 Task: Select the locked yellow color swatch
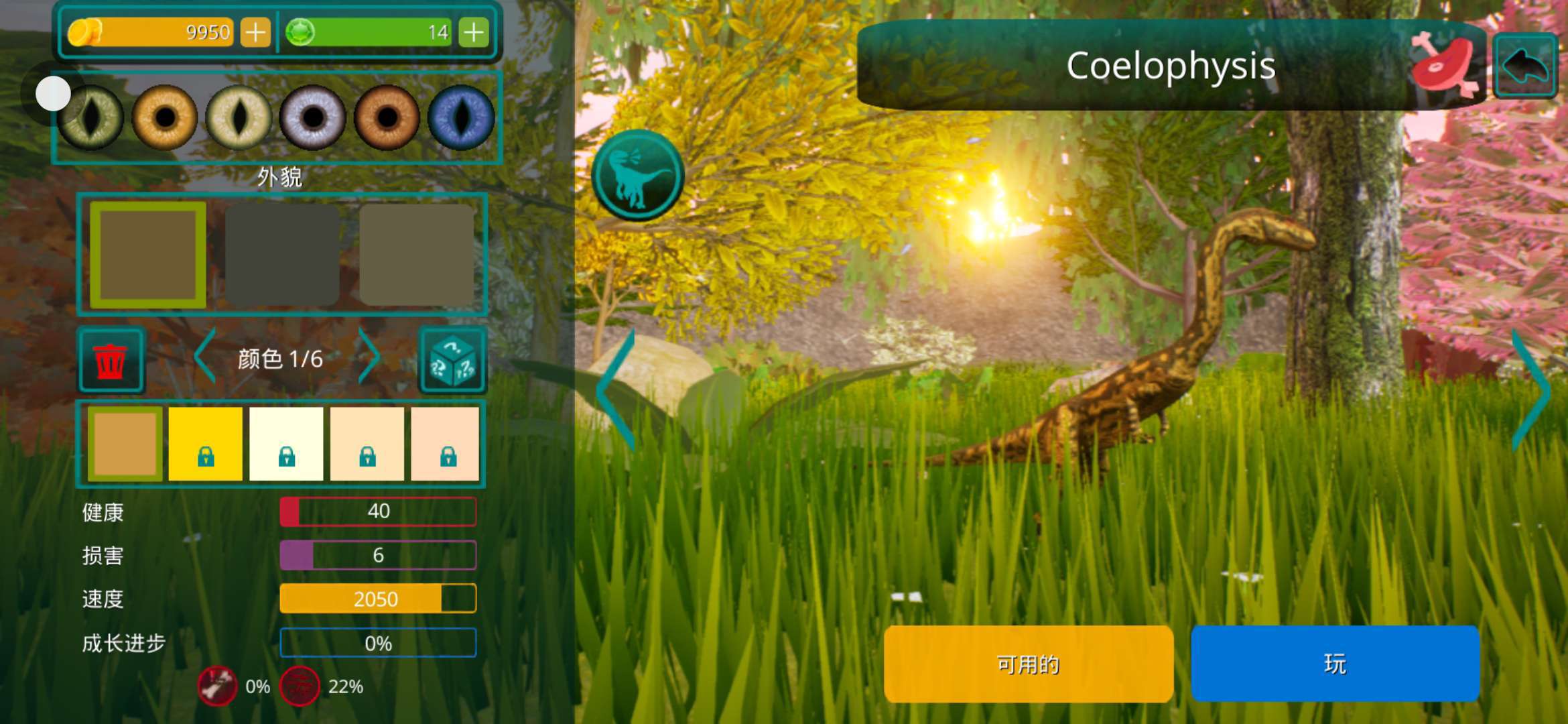pos(205,443)
